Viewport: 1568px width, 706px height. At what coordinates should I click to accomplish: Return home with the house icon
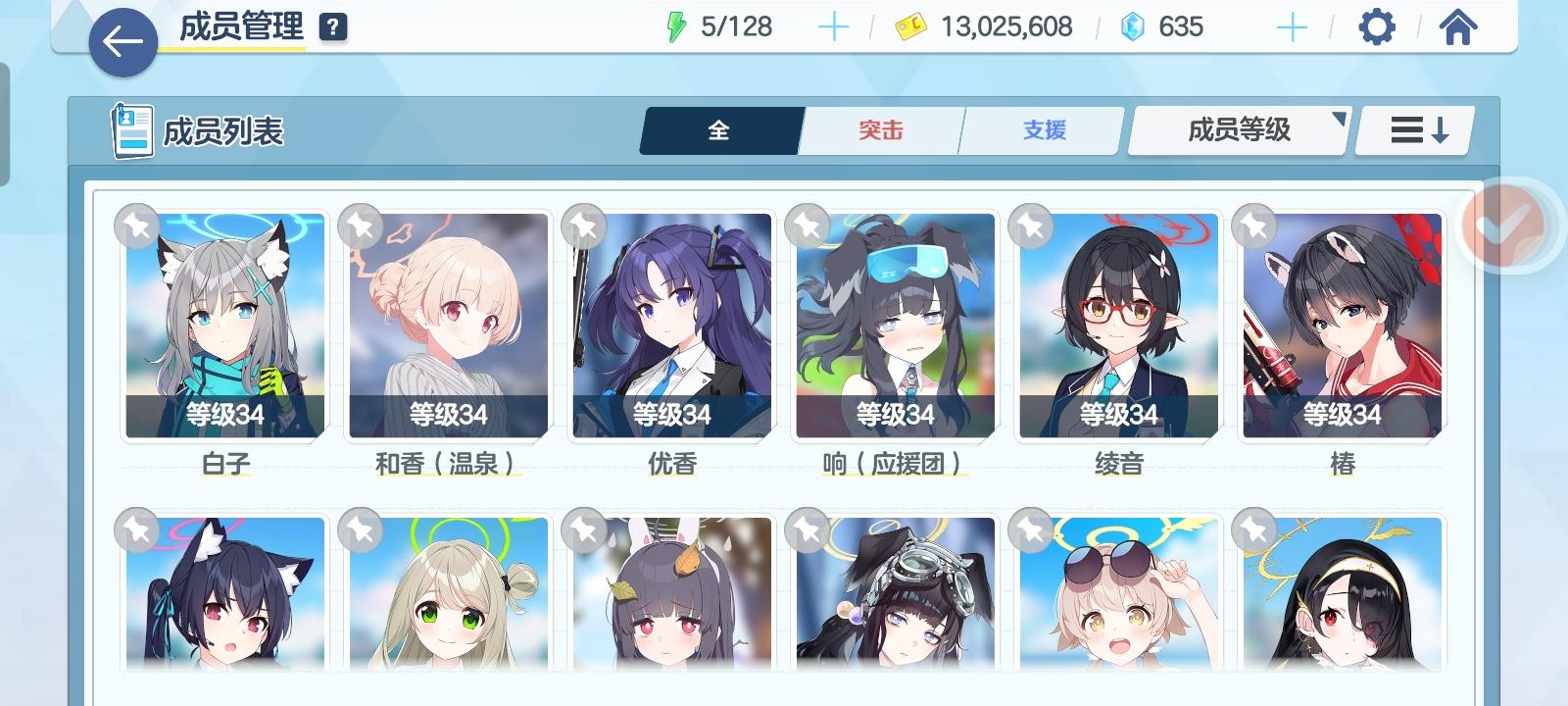point(1457,26)
